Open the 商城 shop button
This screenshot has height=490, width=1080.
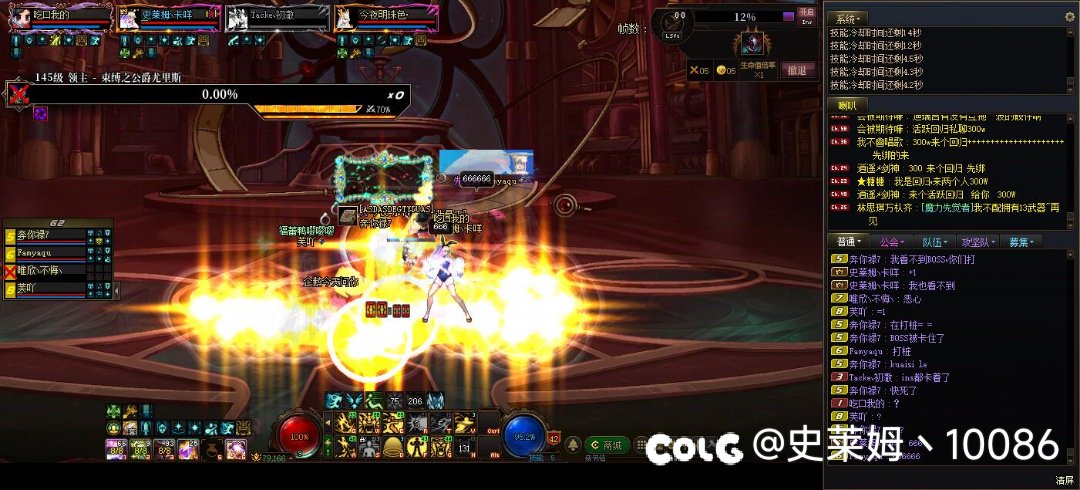click(x=607, y=445)
